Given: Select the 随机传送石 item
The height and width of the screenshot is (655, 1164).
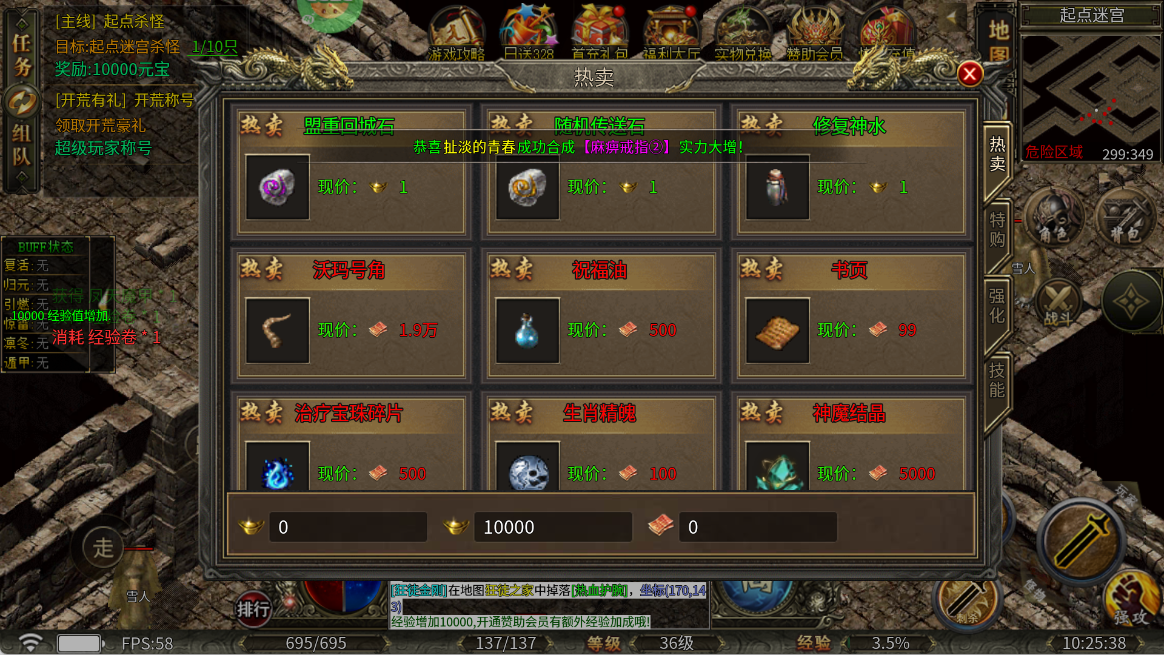Looking at the screenshot, I should pyautogui.click(x=528, y=187).
